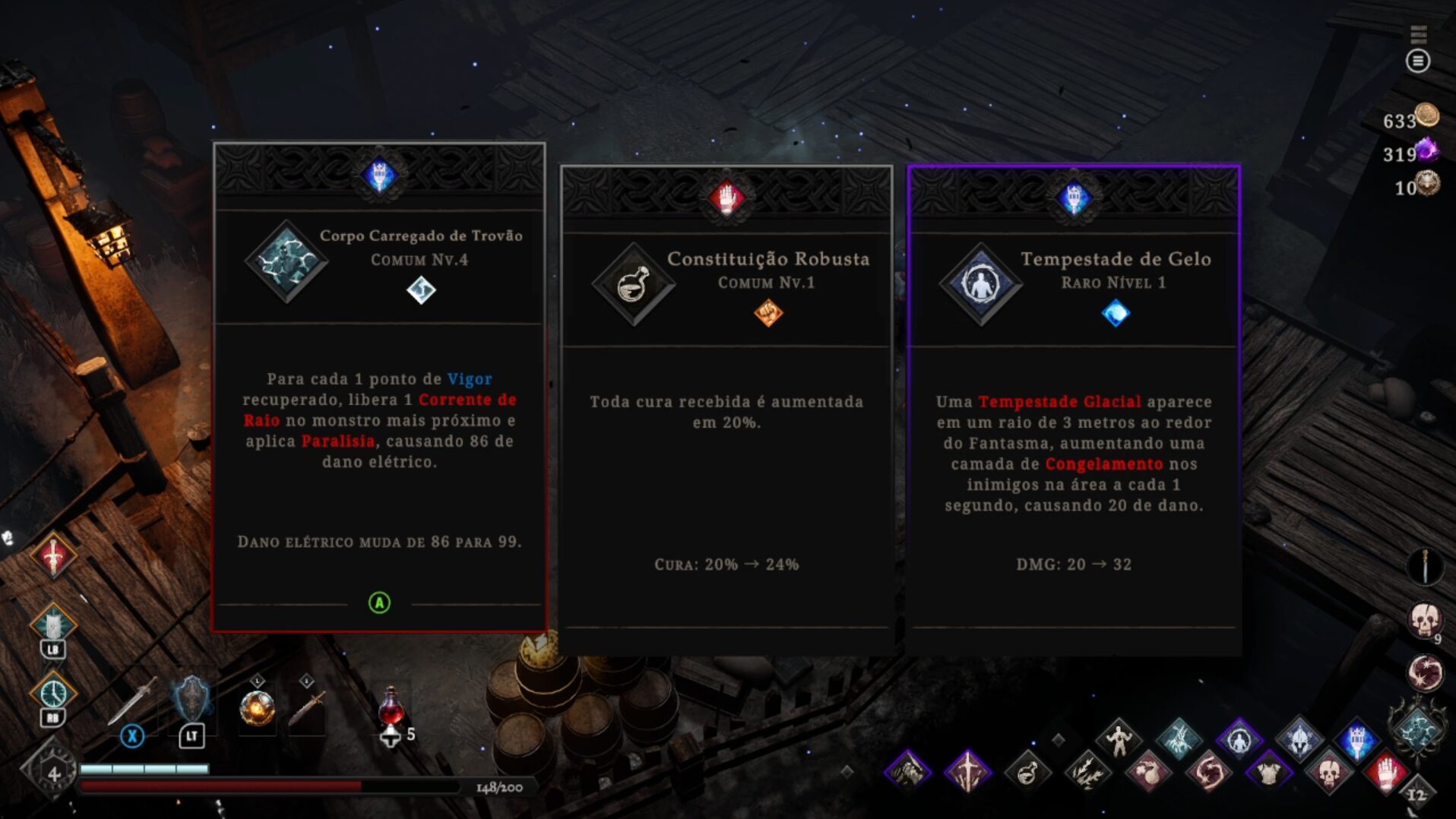Screen dimensions: 1456x819
Task: Click the skull status icon with count 9
Action: 1425,621
